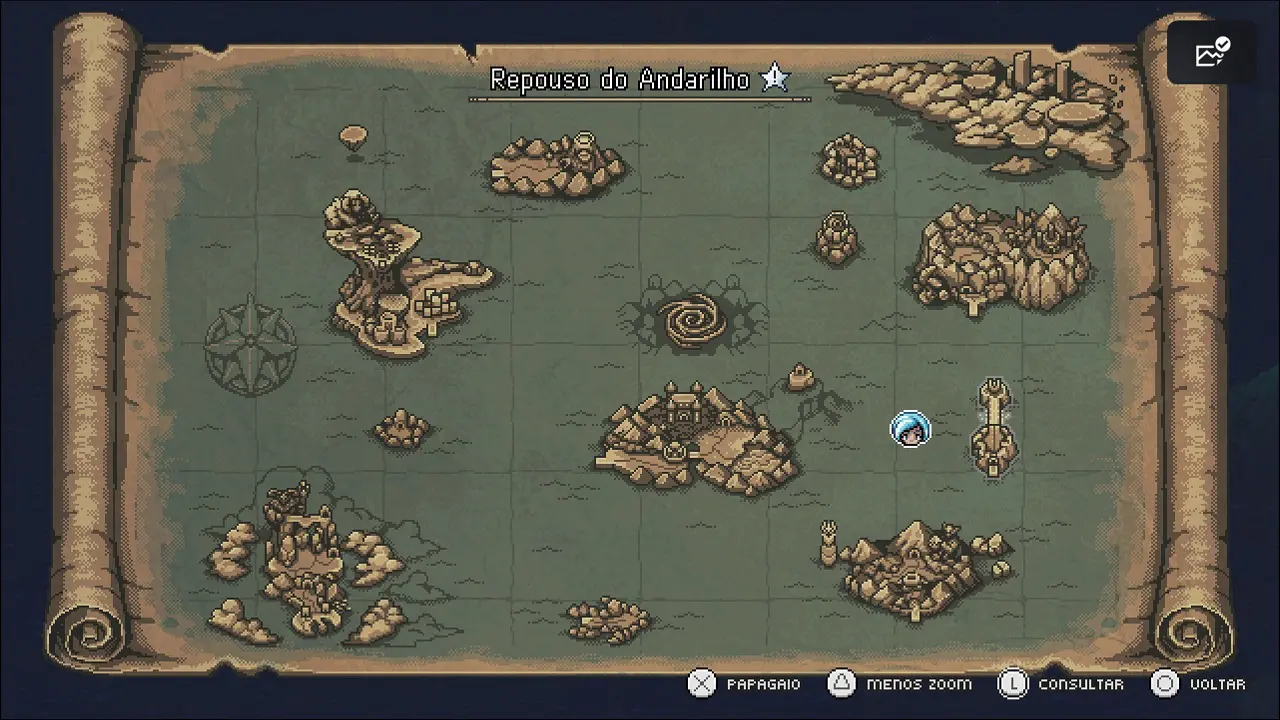Select the tall tower island beside the player marker
1280x720 pixels.
coord(994,428)
